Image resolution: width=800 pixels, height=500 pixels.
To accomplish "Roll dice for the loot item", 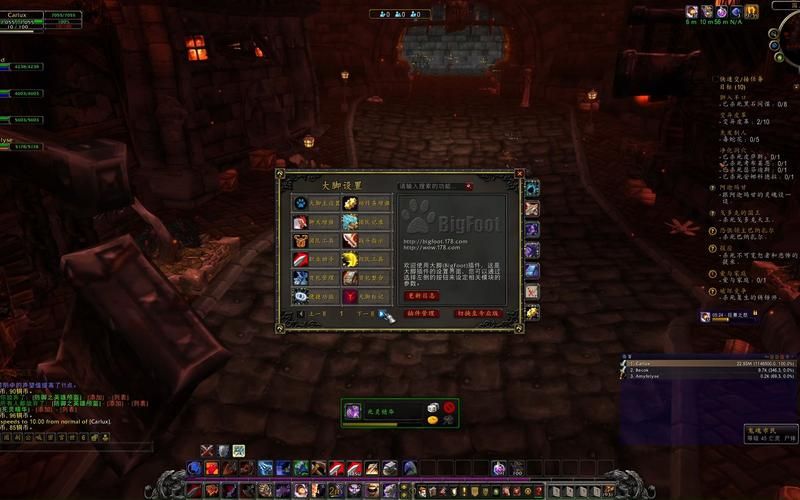I will point(432,407).
